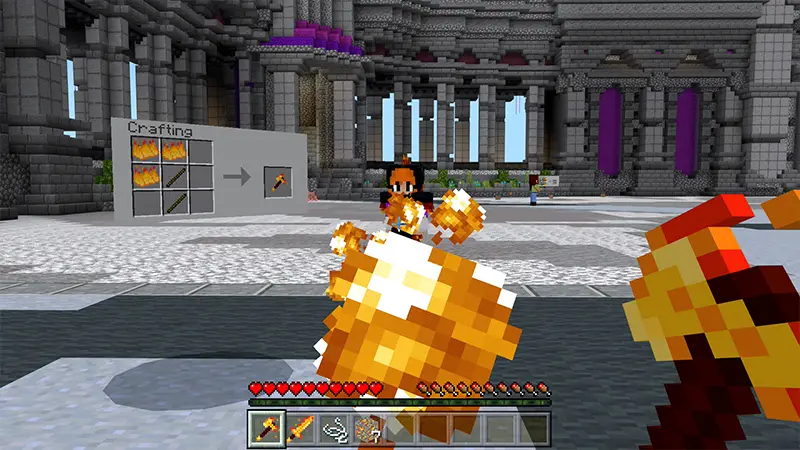Switch to the flaming sword in hotbar

300,429
